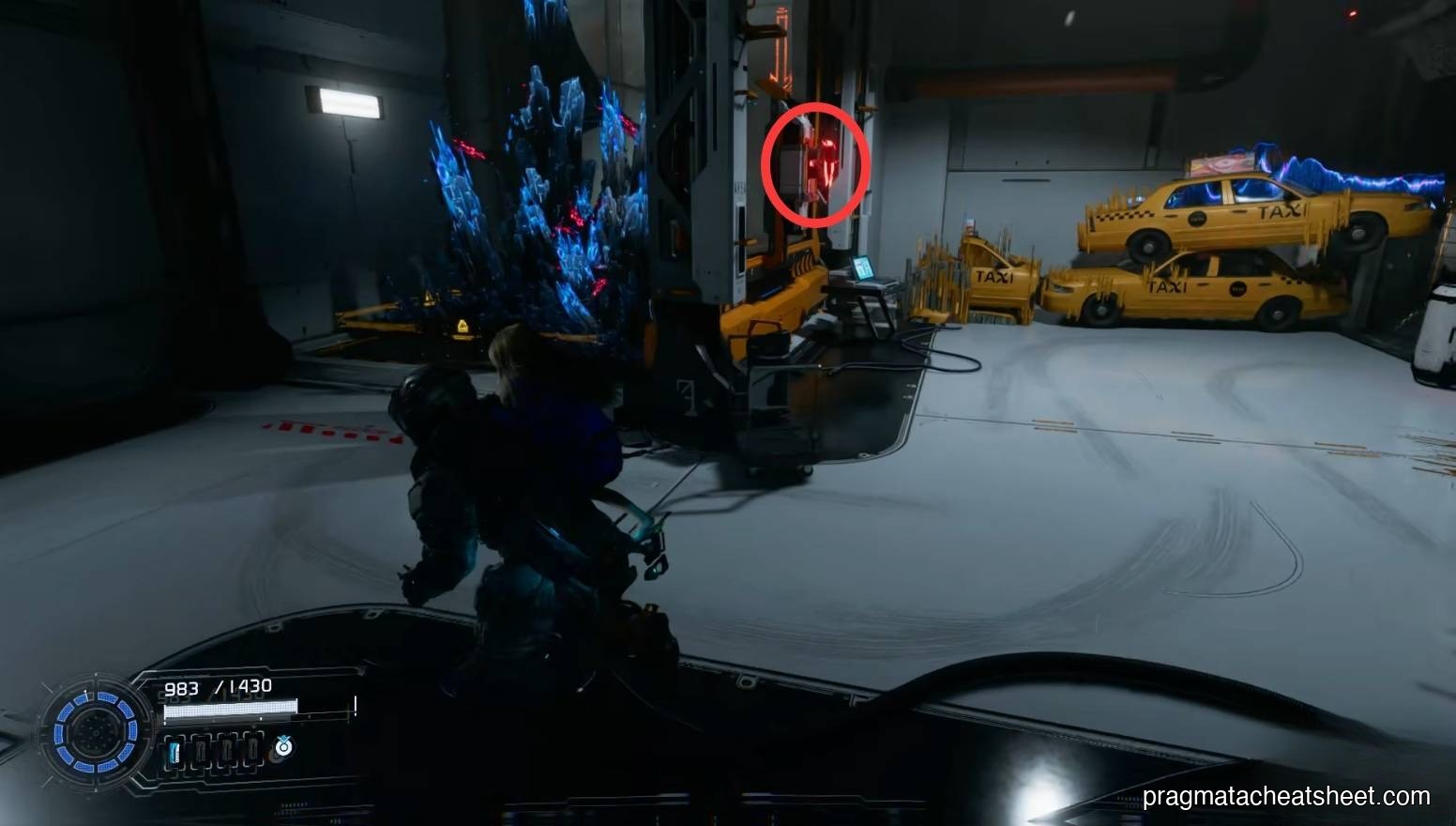Select the blue canister item slot icon
The width and height of the screenshot is (1456, 826).
pos(174,749)
